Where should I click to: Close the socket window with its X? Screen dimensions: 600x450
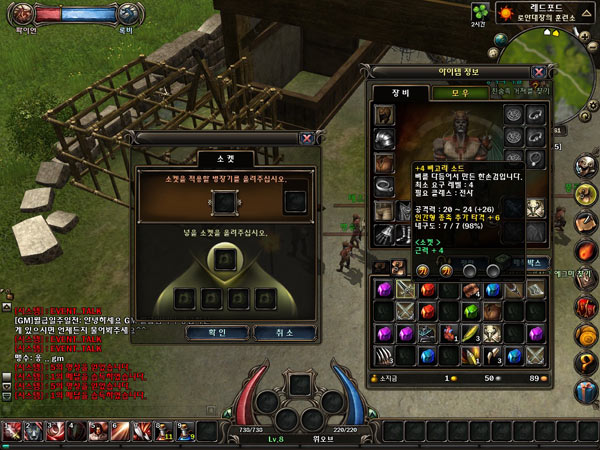[306, 139]
